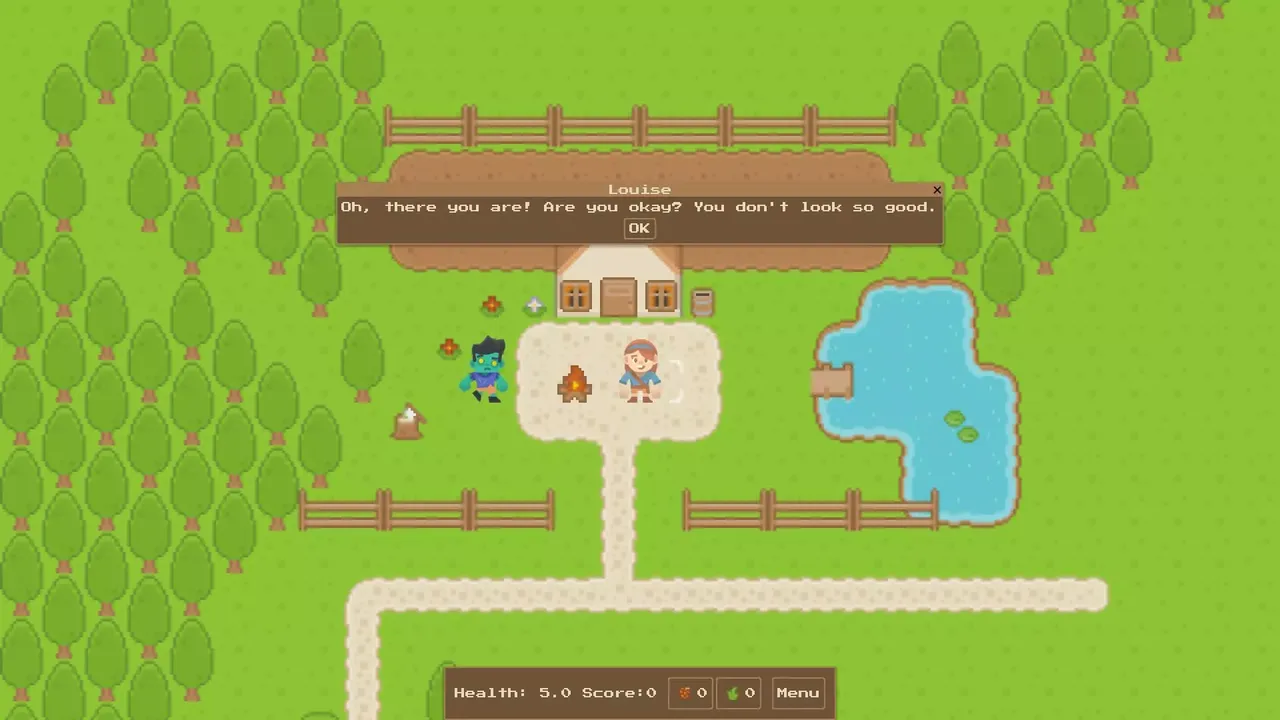Screen dimensions: 1280x720
Task: Click the wooden dock by the pond
Action: (x=832, y=383)
